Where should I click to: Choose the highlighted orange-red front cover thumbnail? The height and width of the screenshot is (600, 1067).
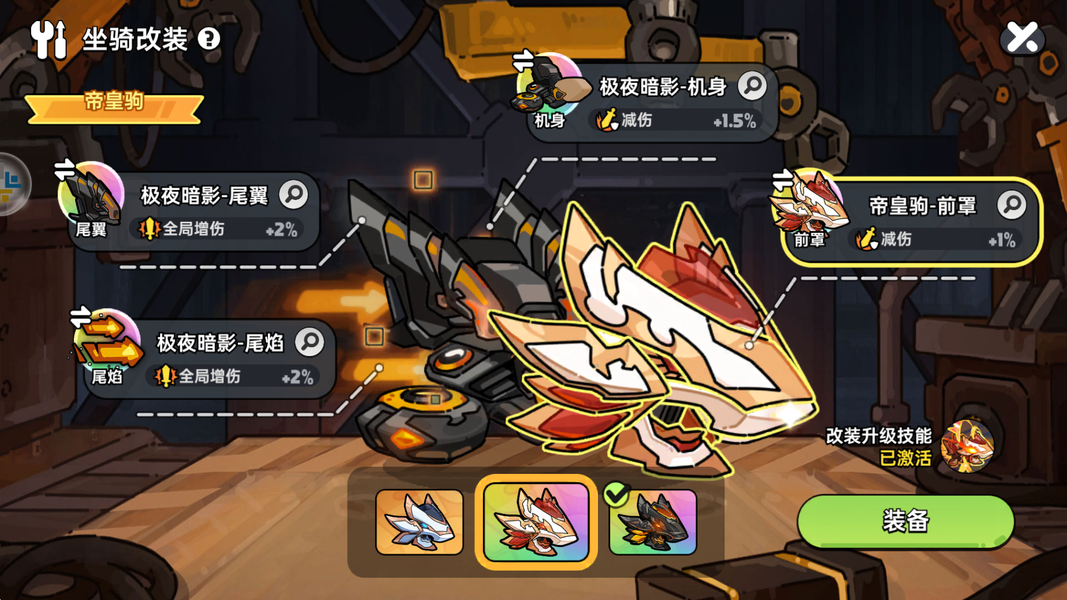coord(536,522)
